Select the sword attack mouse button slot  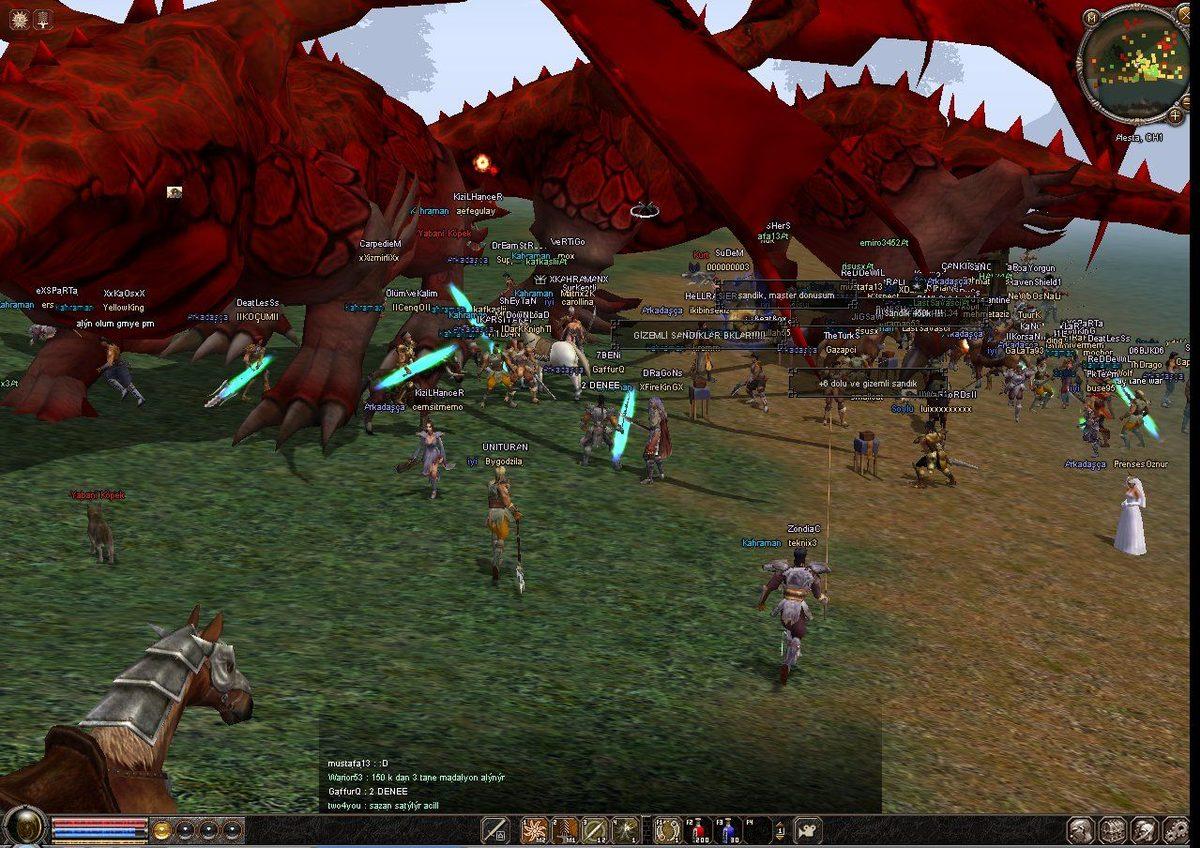pos(495,830)
